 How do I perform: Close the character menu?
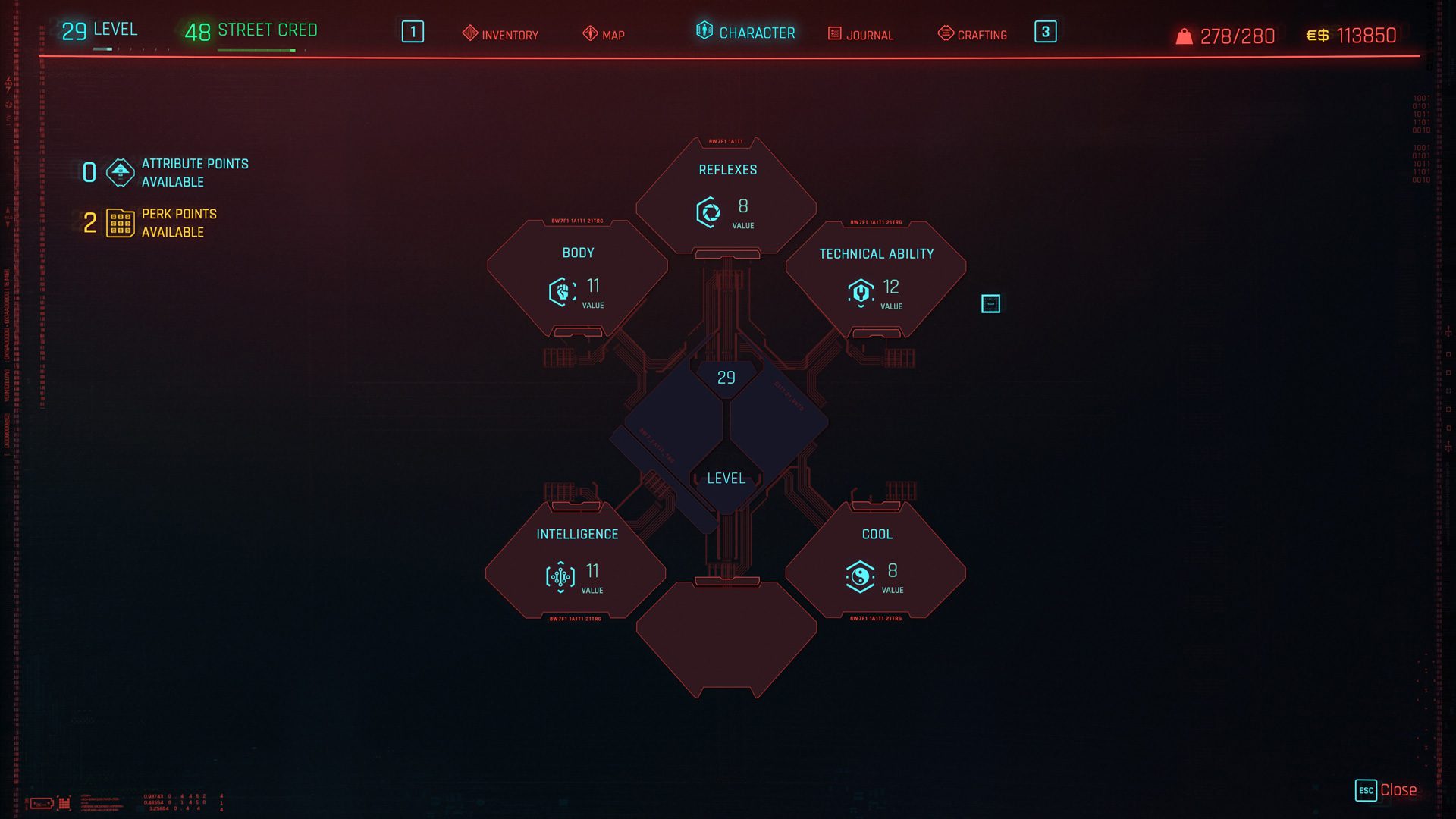(x=1386, y=790)
